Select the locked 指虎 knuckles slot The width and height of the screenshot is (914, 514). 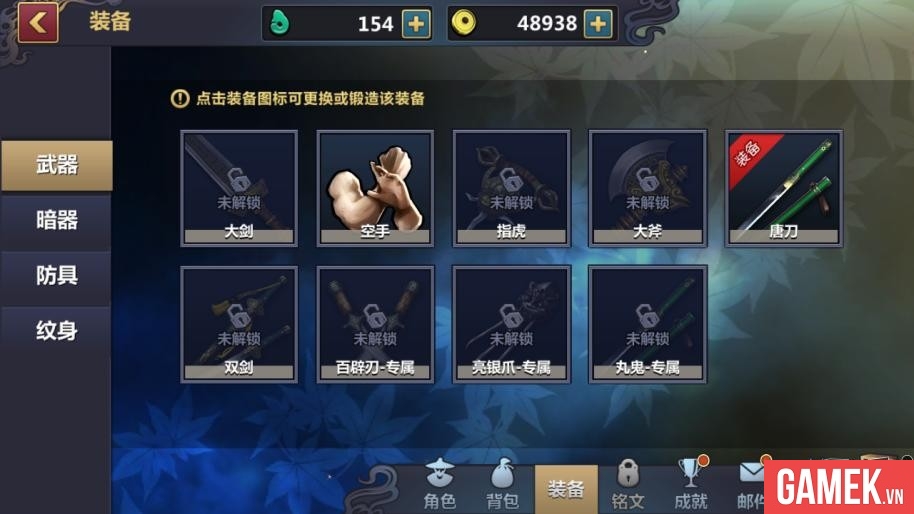511,187
